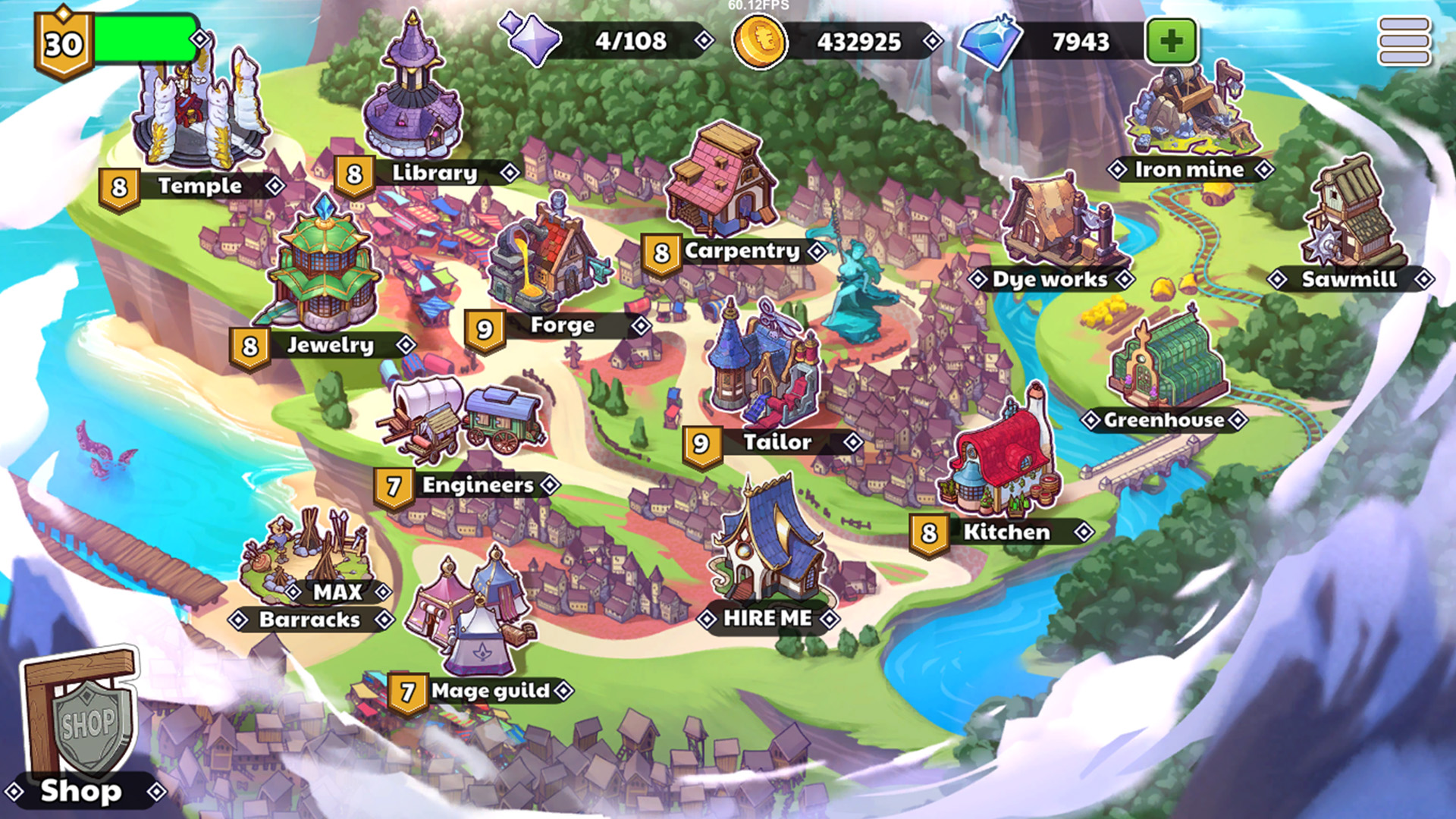Open the Iron mine

(1189, 170)
